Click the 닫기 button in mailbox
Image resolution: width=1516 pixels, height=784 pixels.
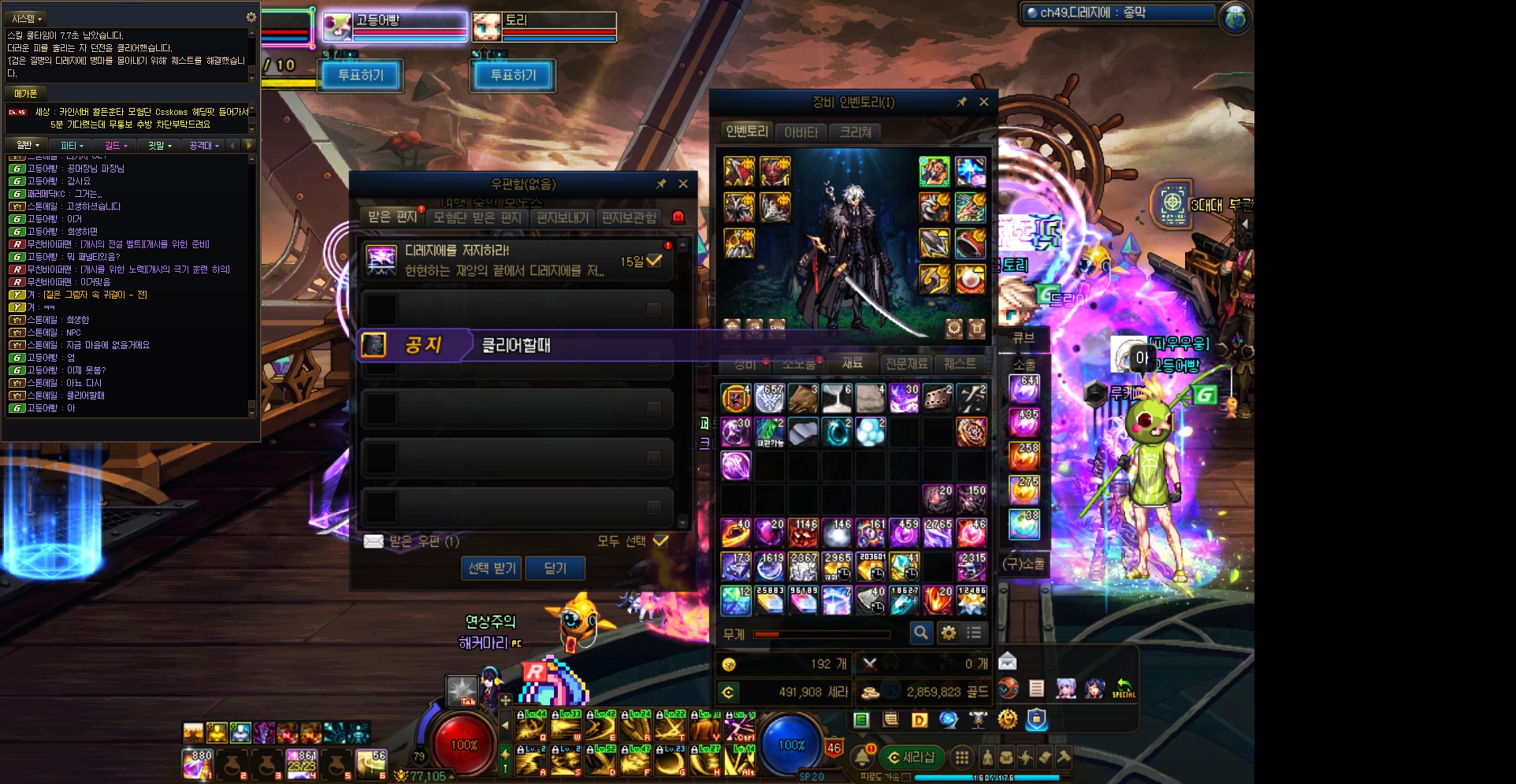tap(555, 568)
